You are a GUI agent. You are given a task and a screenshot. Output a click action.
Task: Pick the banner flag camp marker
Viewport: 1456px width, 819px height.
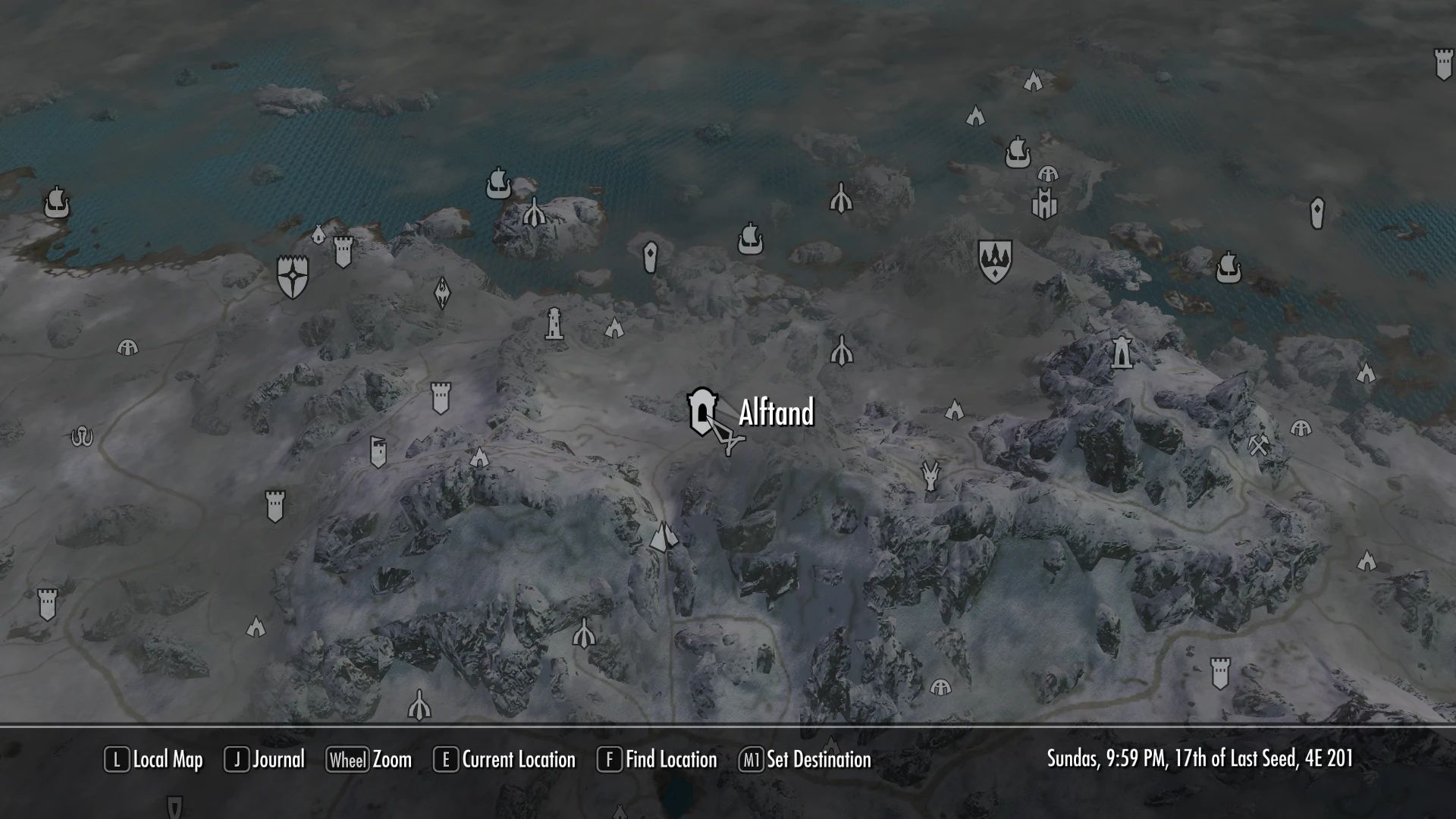tap(378, 451)
